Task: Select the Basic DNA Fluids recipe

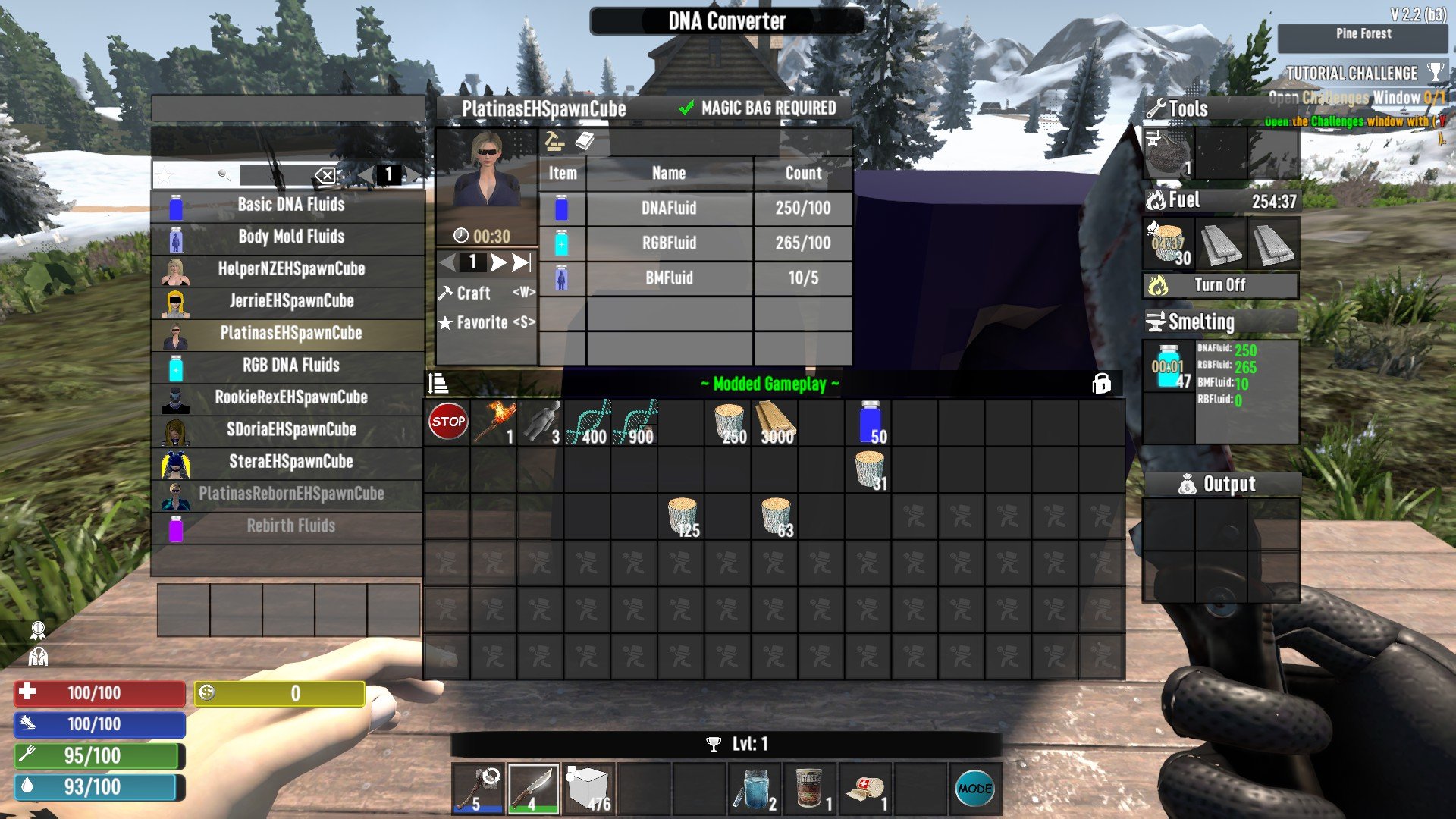Action: (290, 205)
